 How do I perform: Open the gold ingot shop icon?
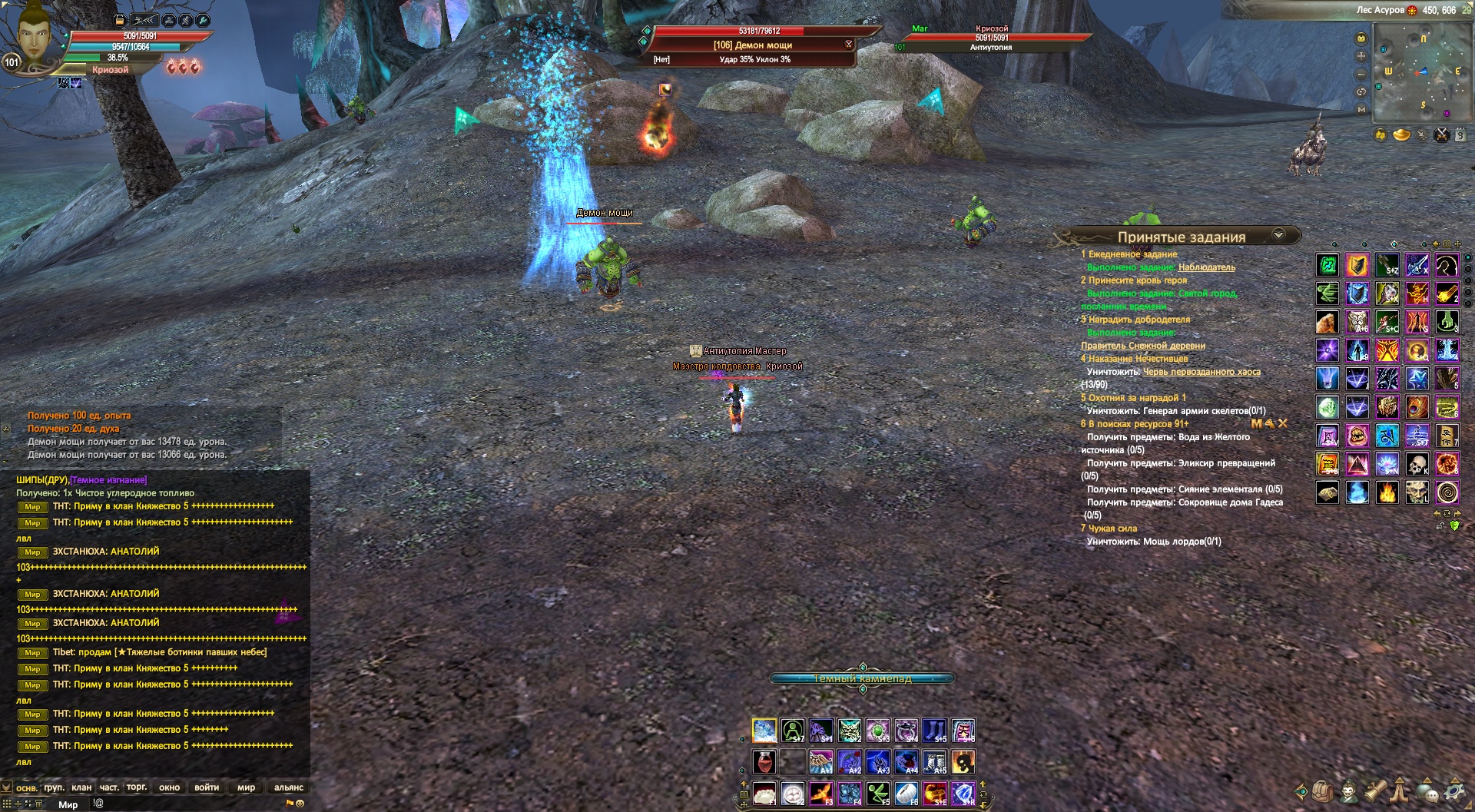click(1402, 136)
